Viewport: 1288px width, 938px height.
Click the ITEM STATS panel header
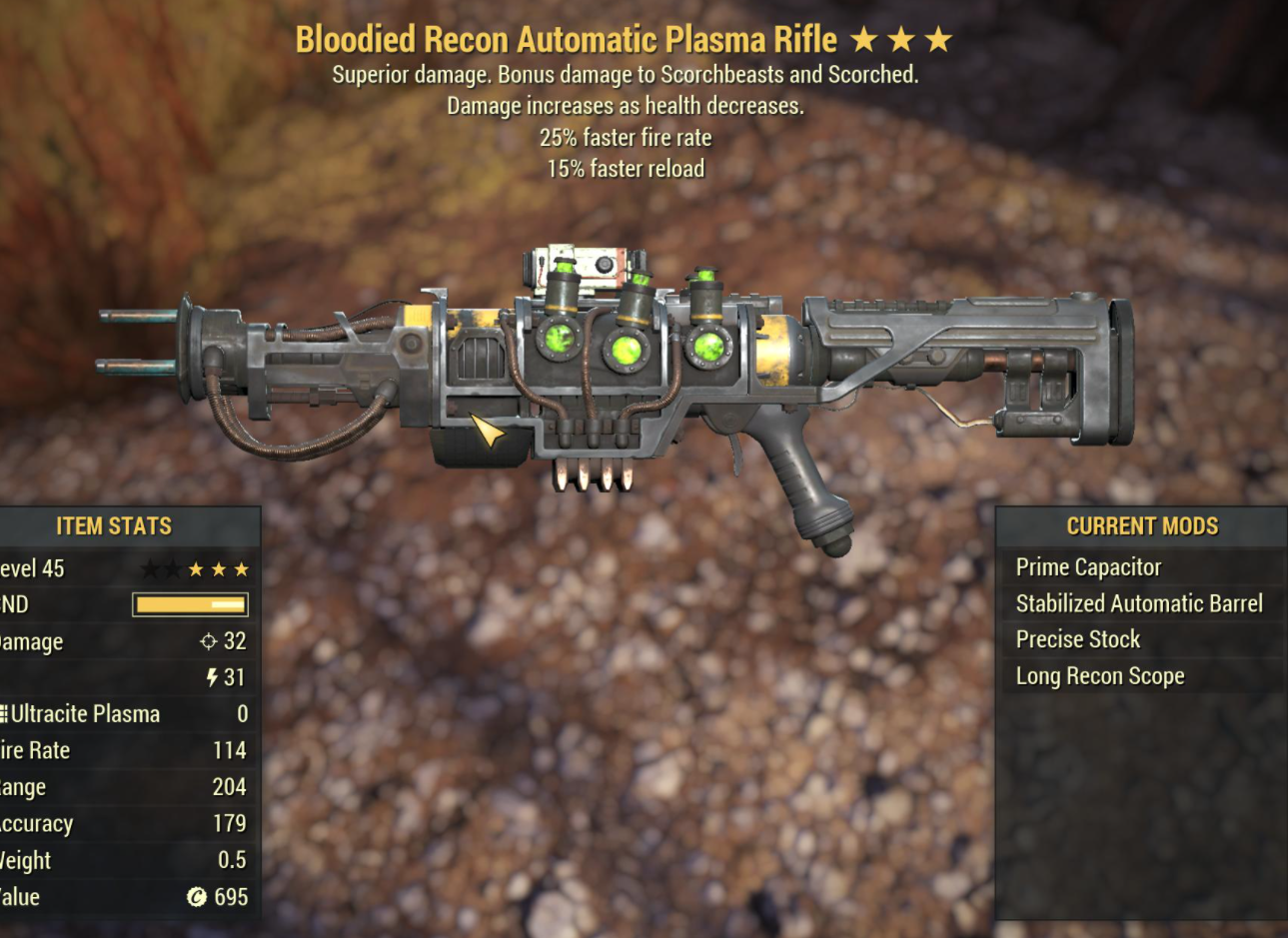coord(112,526)
